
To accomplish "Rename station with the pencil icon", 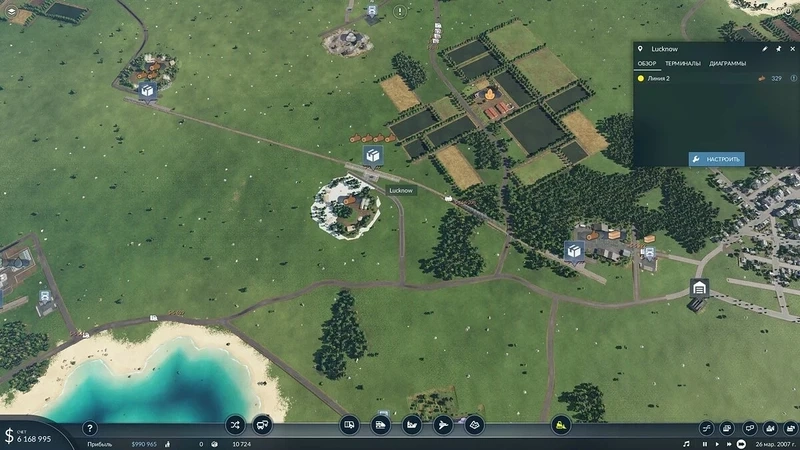I will pos(765,47).
